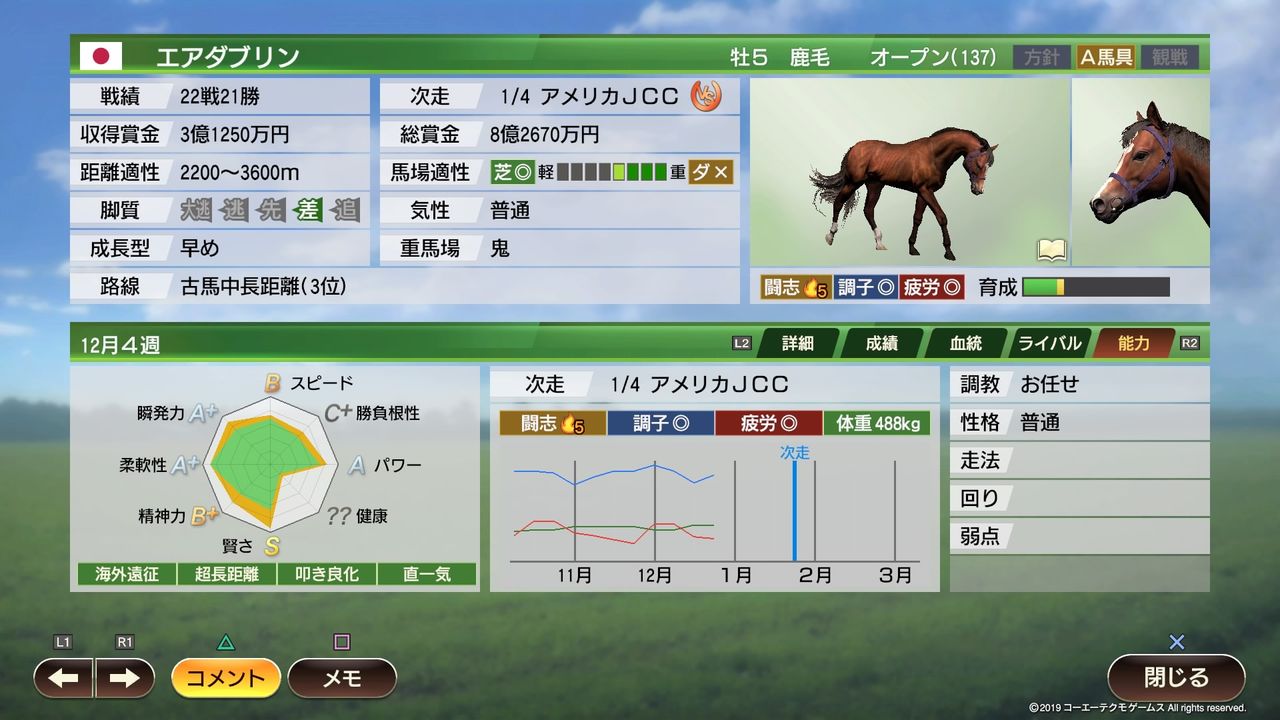The image size is (1280, 720).
Task: Click the 閉じる close button
Action: (1176, 677)
